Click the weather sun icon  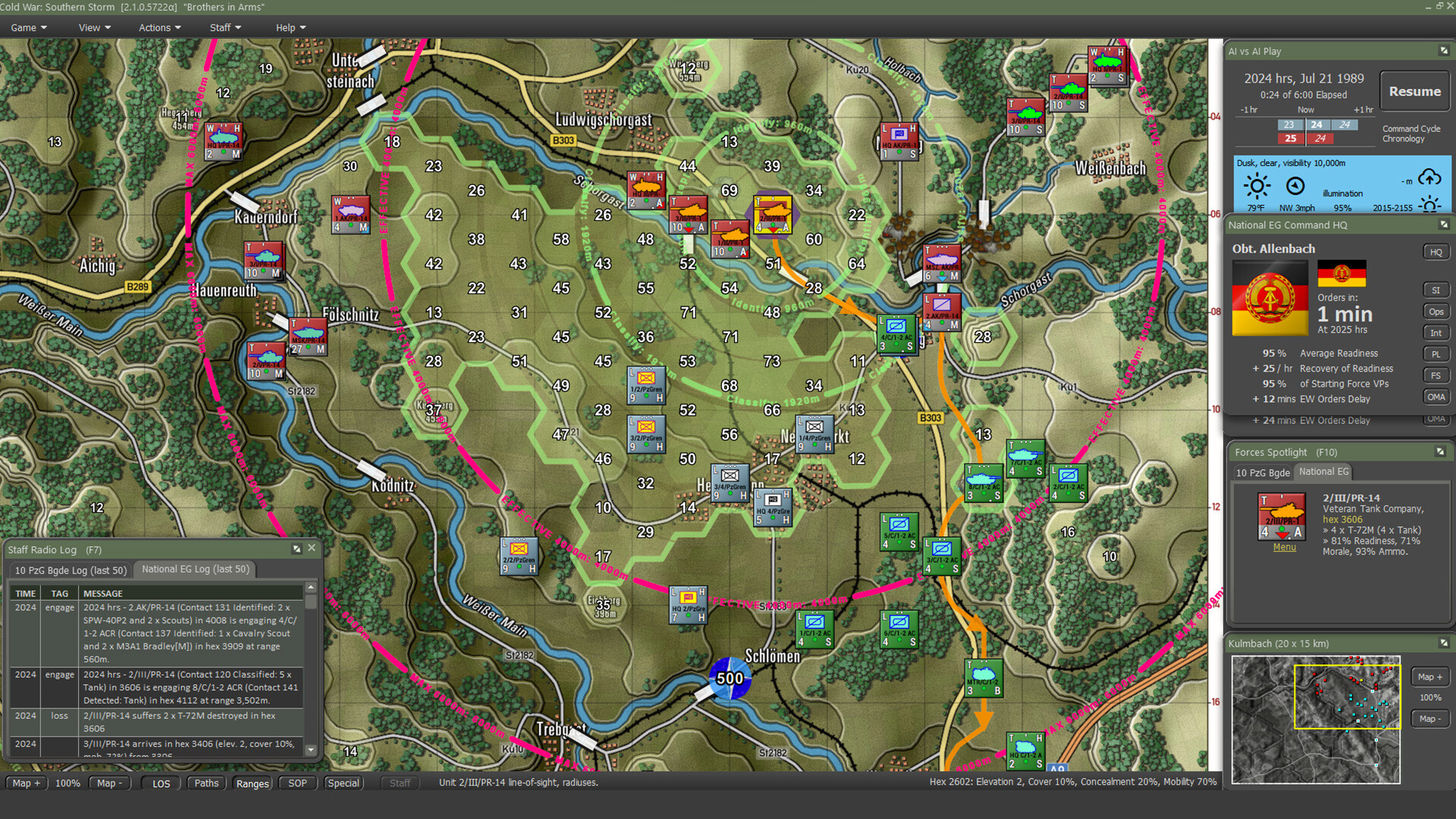[1257, 185]
